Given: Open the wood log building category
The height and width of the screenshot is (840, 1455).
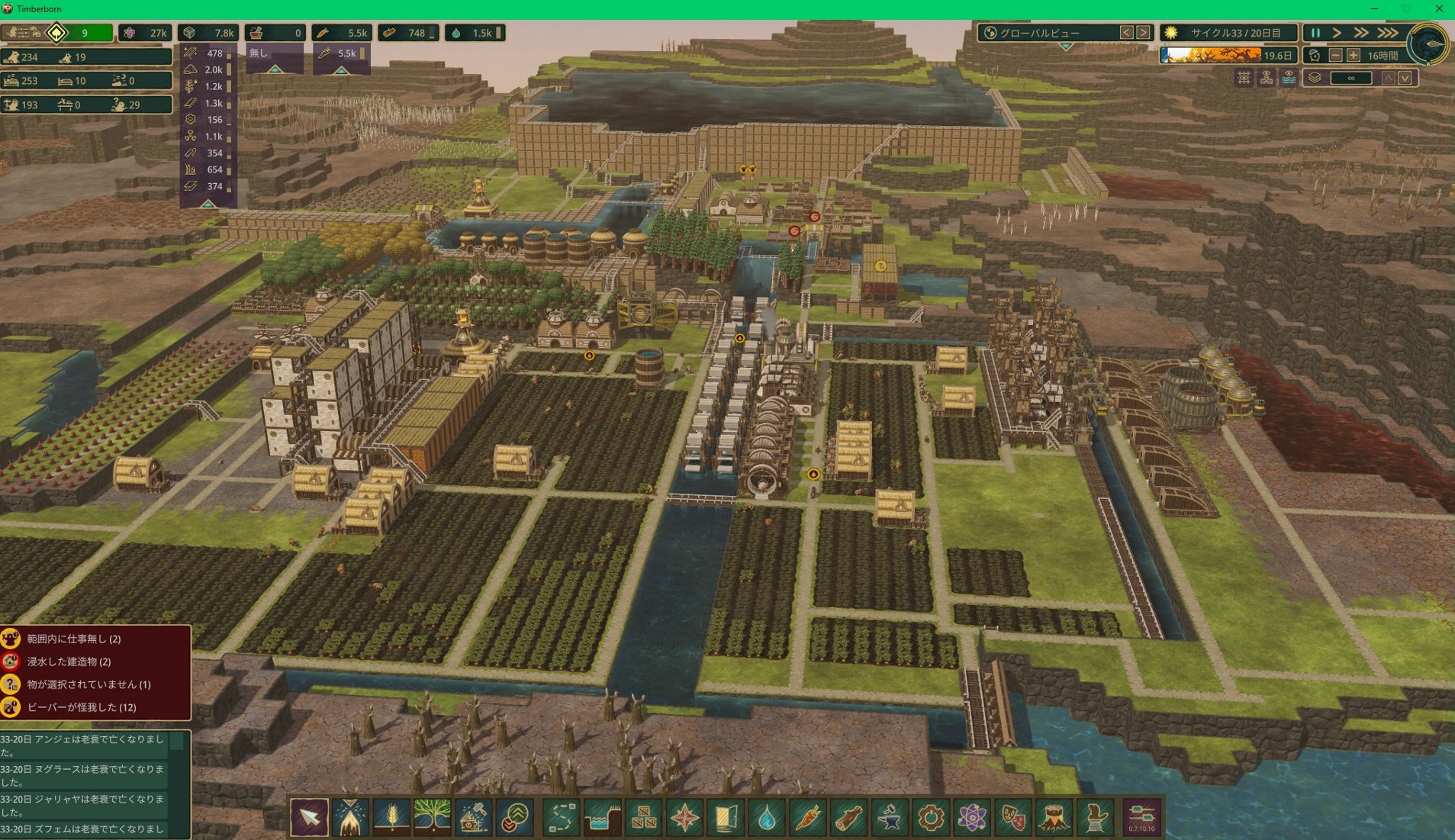Looking at the screenshot, I should tap(848, 818).
